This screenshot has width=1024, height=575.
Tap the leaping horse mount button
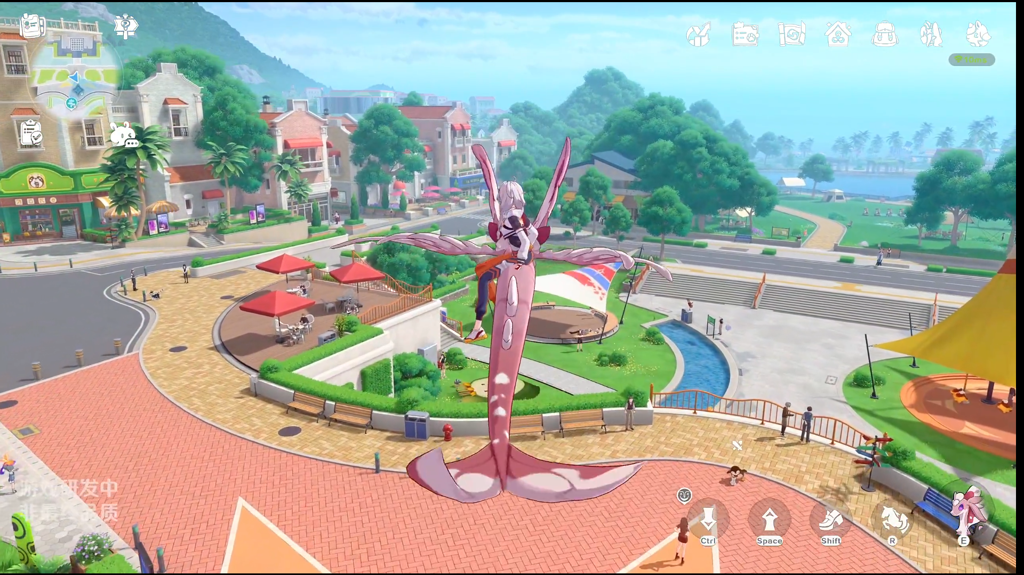(x=892, y=518)
